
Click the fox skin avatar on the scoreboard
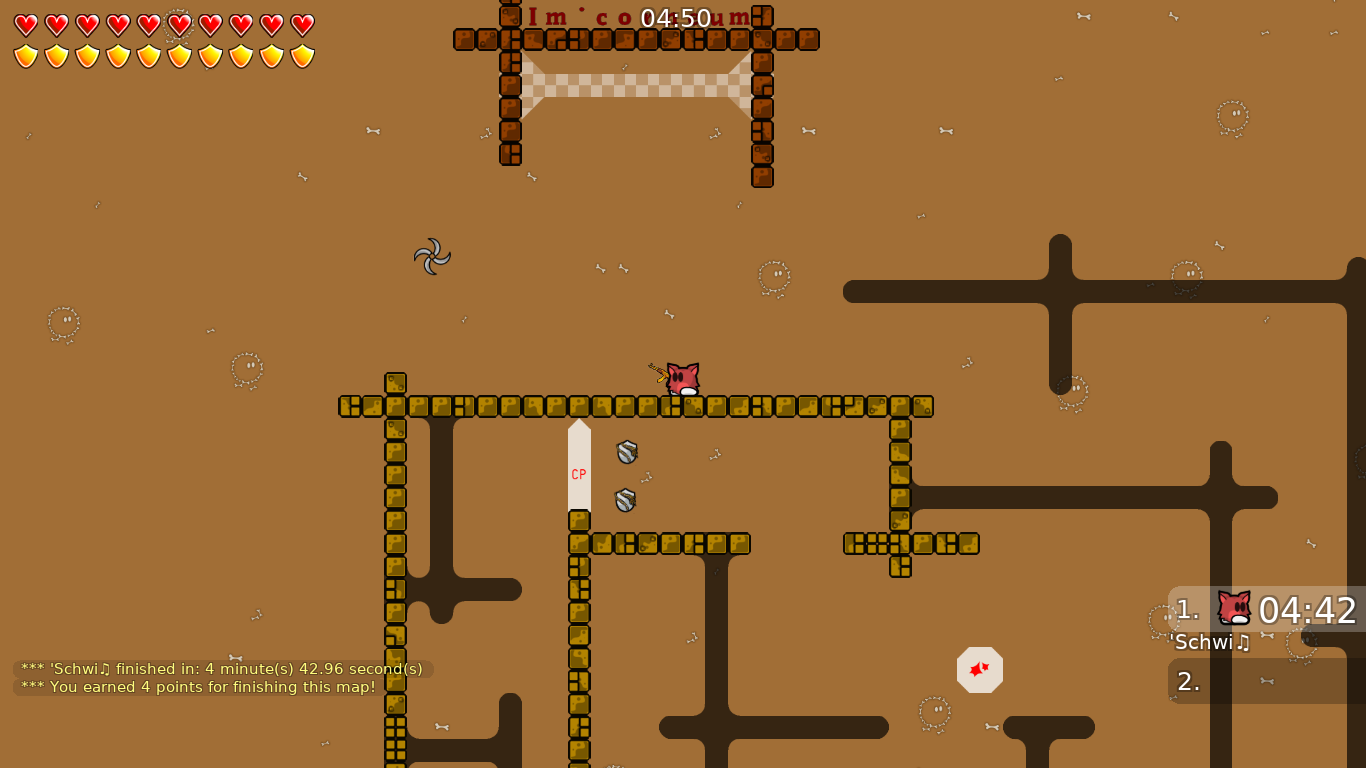(1234, 608)
